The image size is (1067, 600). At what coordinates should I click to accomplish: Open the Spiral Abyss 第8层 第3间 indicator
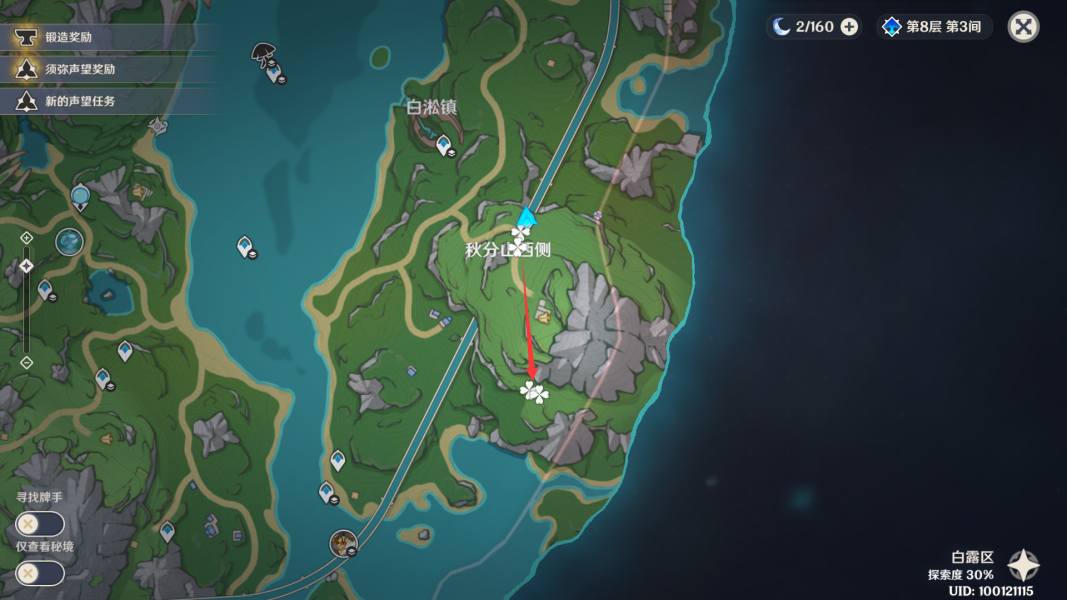pyautogui.click(x=935, y=27)
